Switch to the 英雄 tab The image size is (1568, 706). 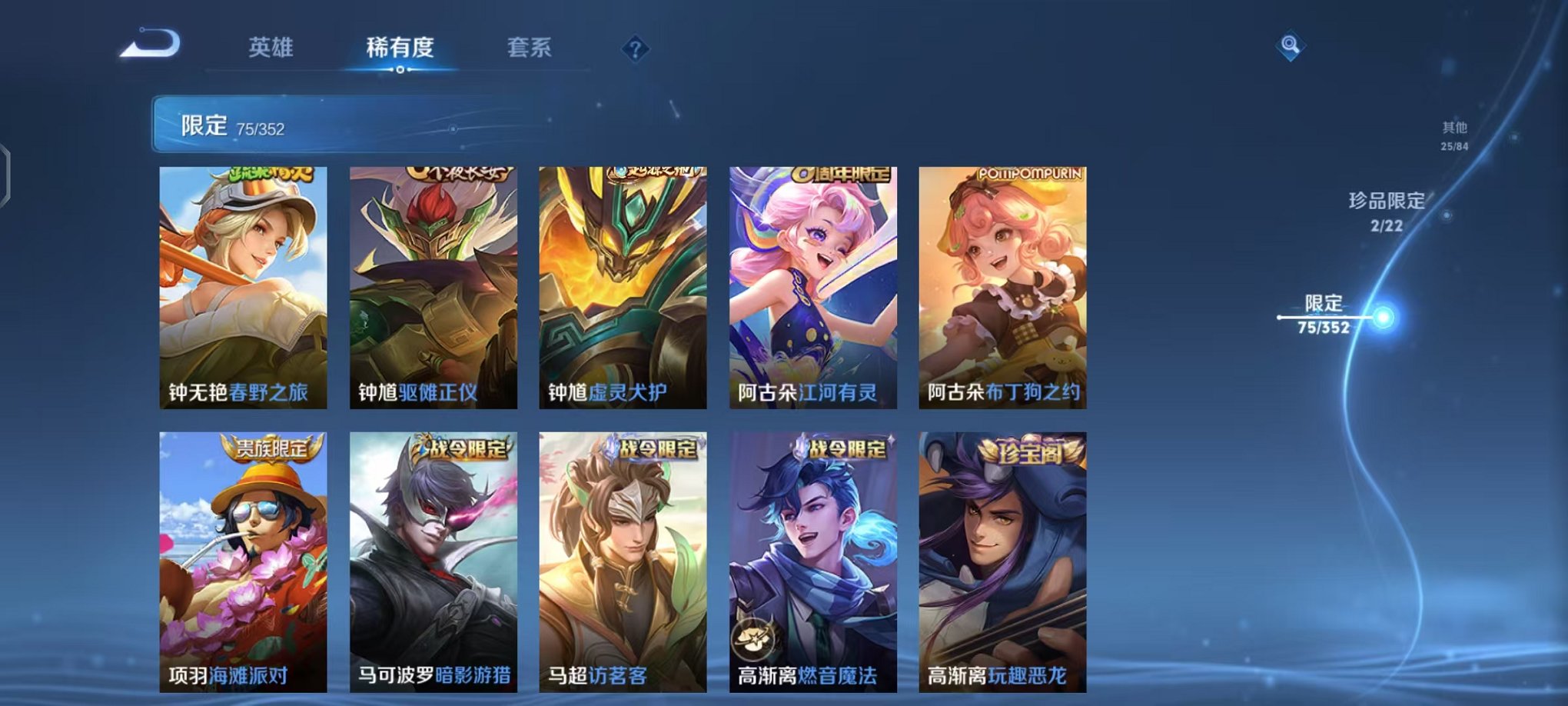[x=272, y=48]
